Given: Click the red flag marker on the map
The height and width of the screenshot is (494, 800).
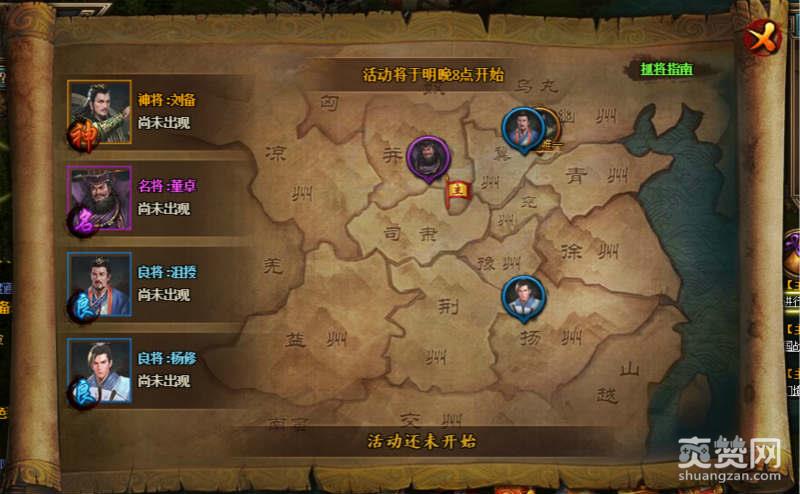Looking at the screenshot, I should 461,189.
